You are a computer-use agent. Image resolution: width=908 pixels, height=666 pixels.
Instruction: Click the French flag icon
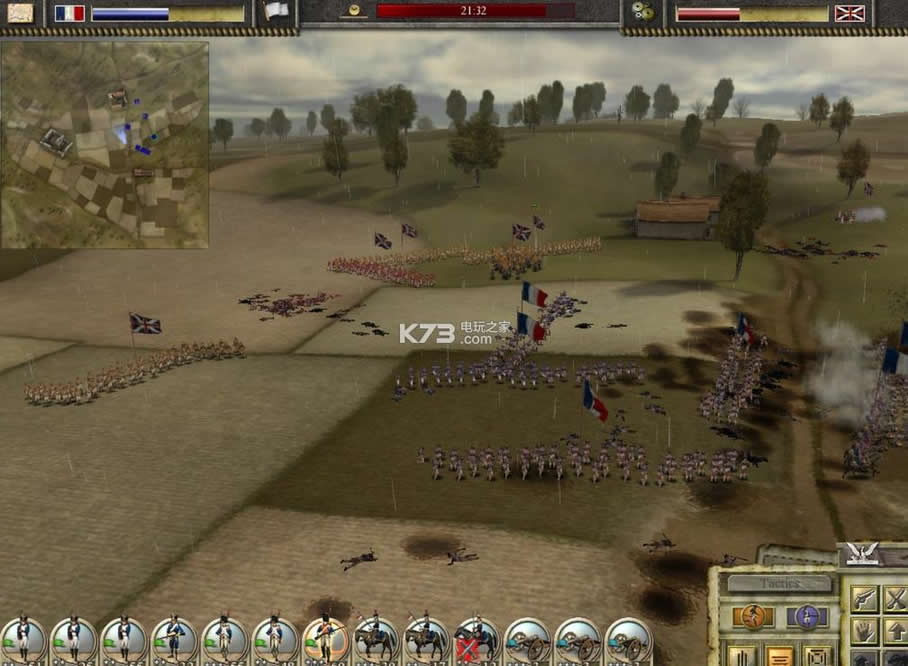coord(69,13)
